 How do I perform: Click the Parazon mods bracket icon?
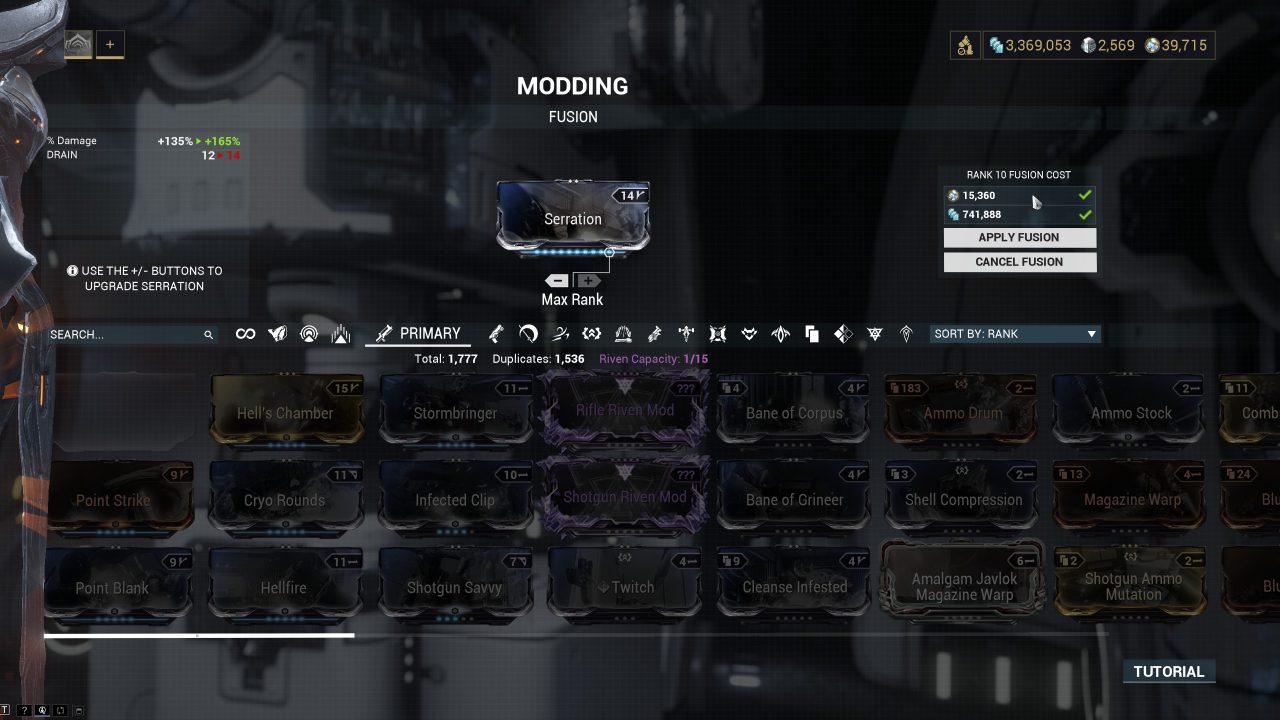pos(592,333)
